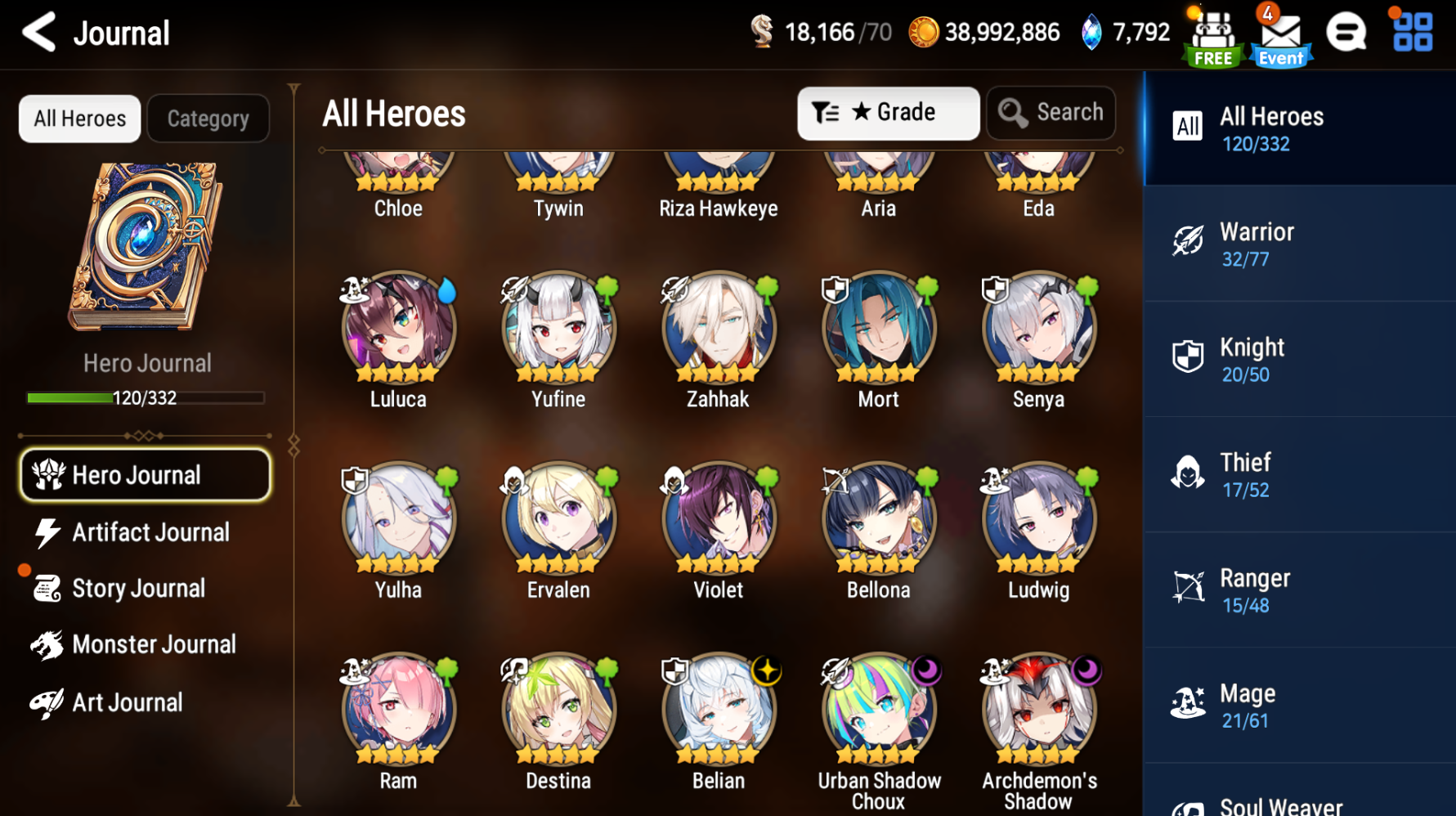Click the Search button
The height and width of the screenshot is (816, 1456).
point(1051,113)
